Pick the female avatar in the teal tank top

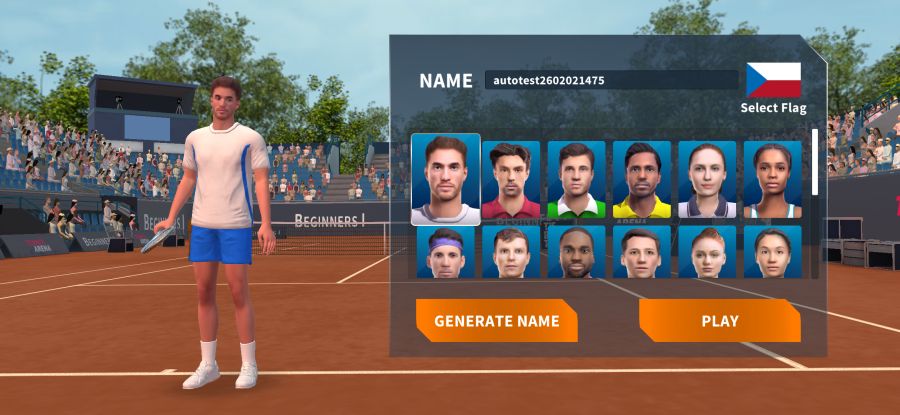[x=772, y=180]
